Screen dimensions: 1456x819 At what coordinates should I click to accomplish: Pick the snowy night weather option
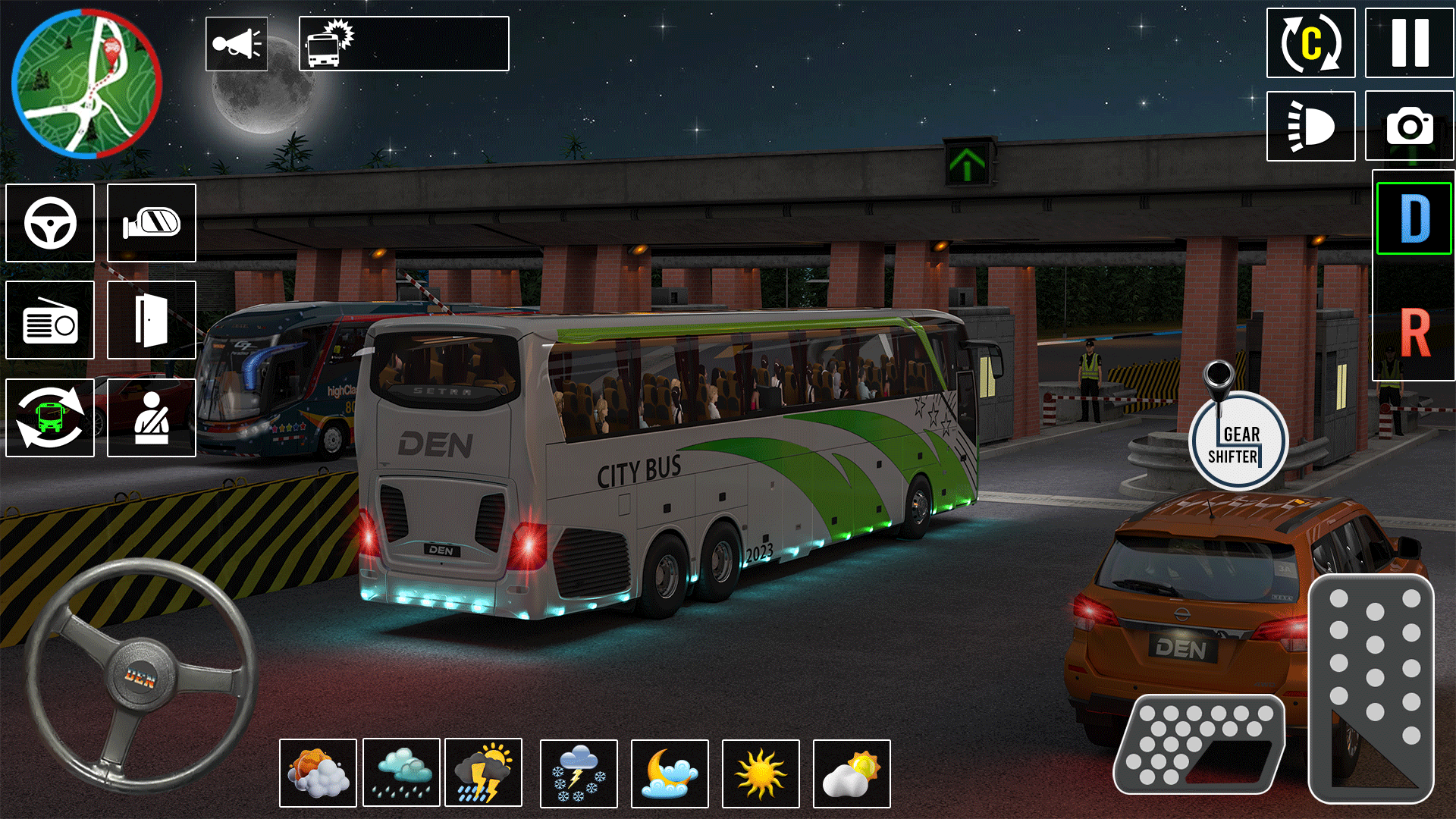click(579, 773)
